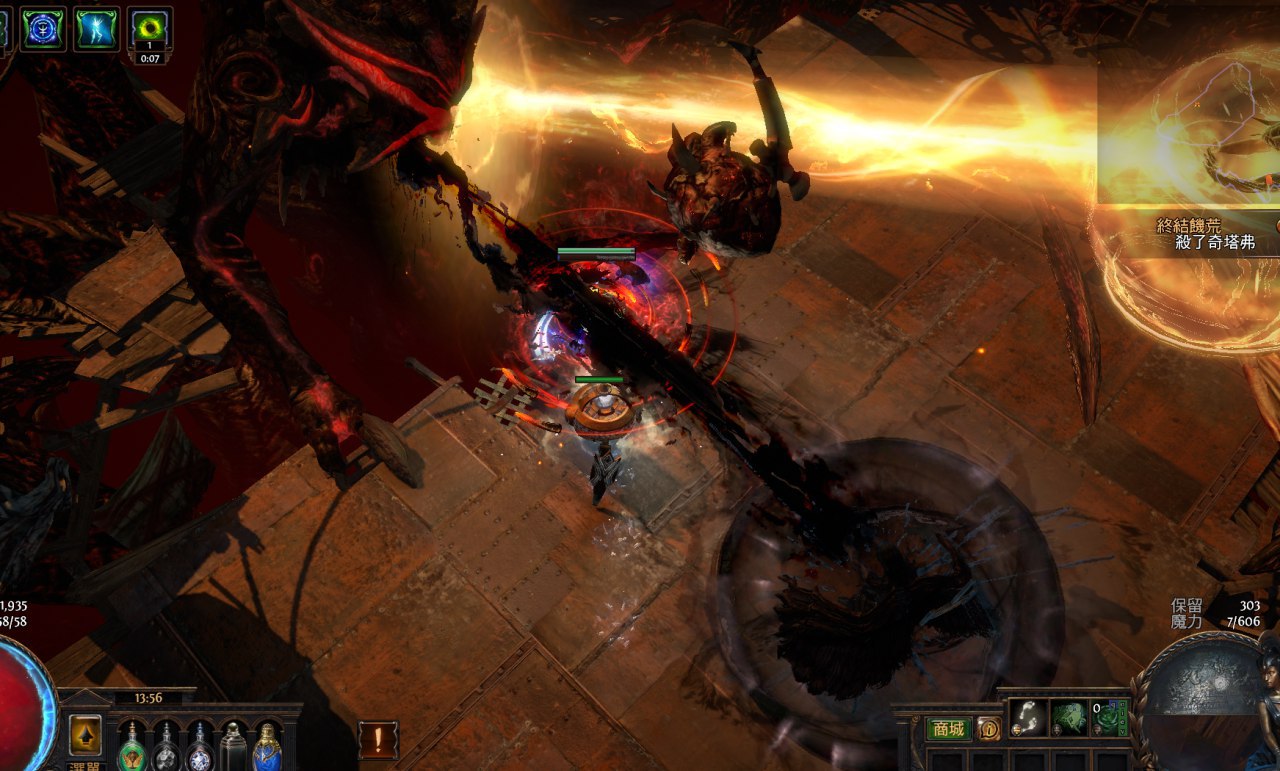Click the round gold info icon
The height and width of the screenshot is (771, 1280).
(988, 729)
